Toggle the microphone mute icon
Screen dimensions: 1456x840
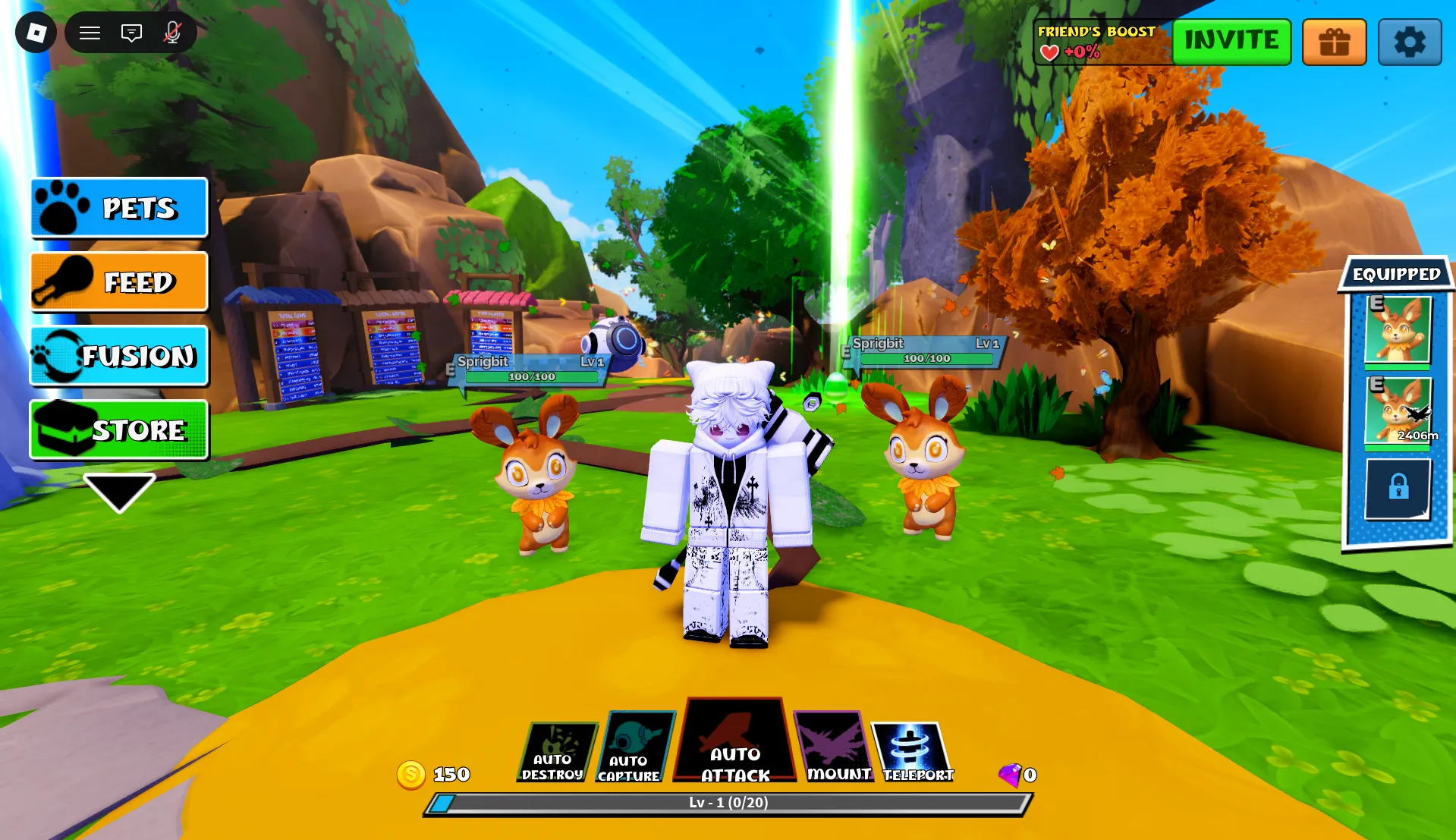pos(171,33)
